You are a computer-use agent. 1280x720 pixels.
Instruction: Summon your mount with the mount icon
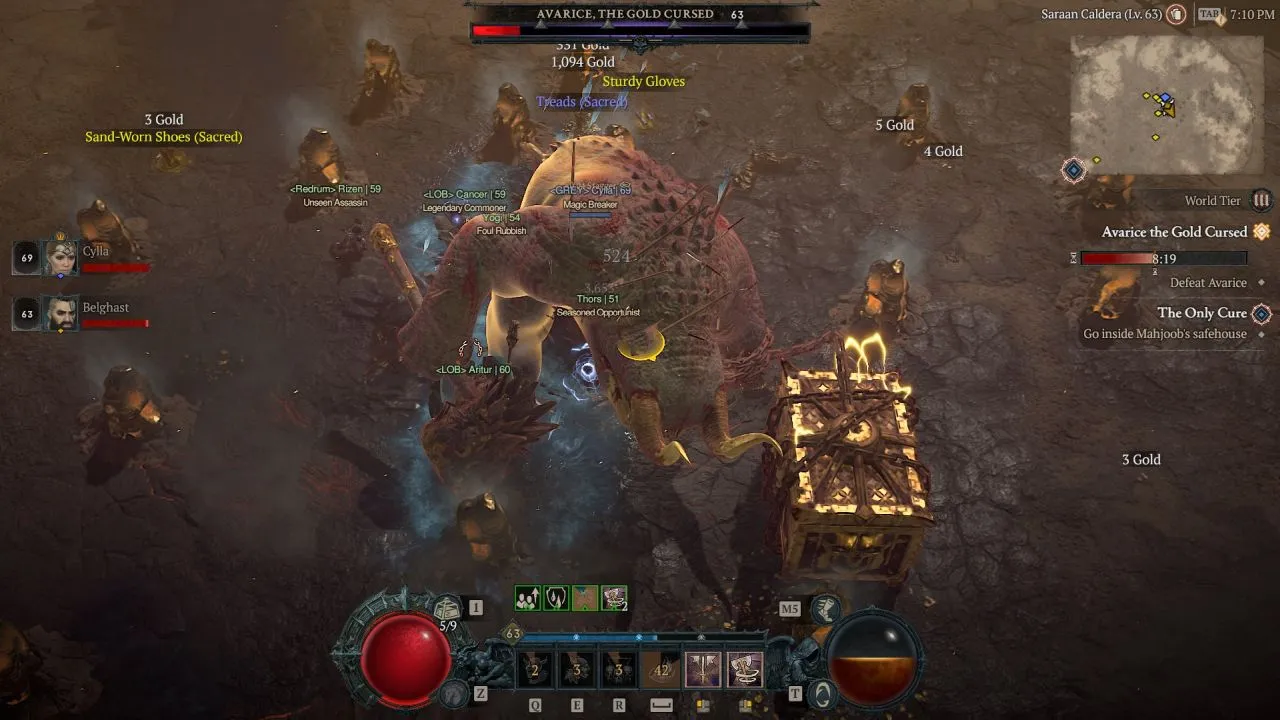[x=452, y=692]
